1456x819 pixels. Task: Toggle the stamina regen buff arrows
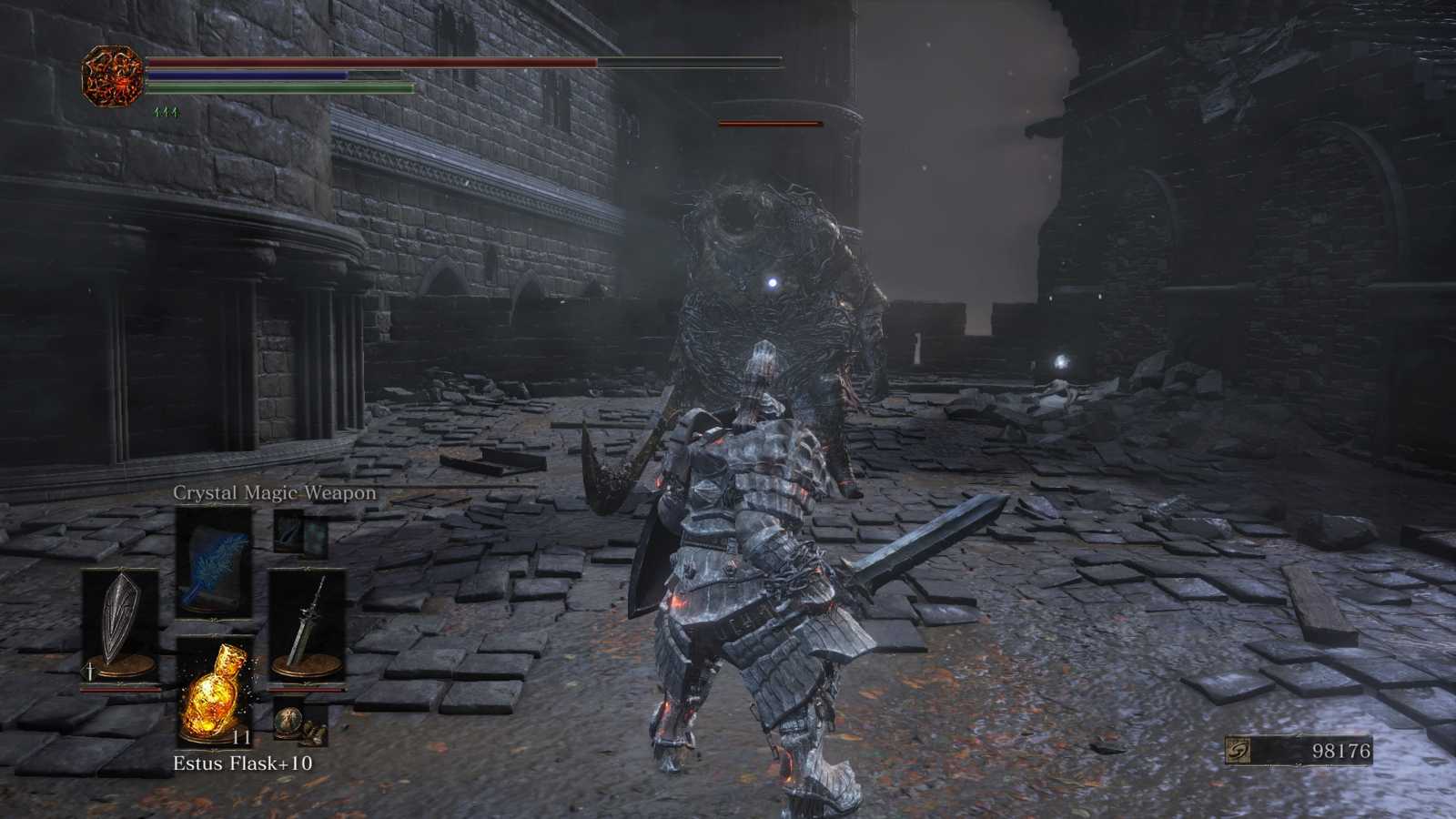[167, 110]
